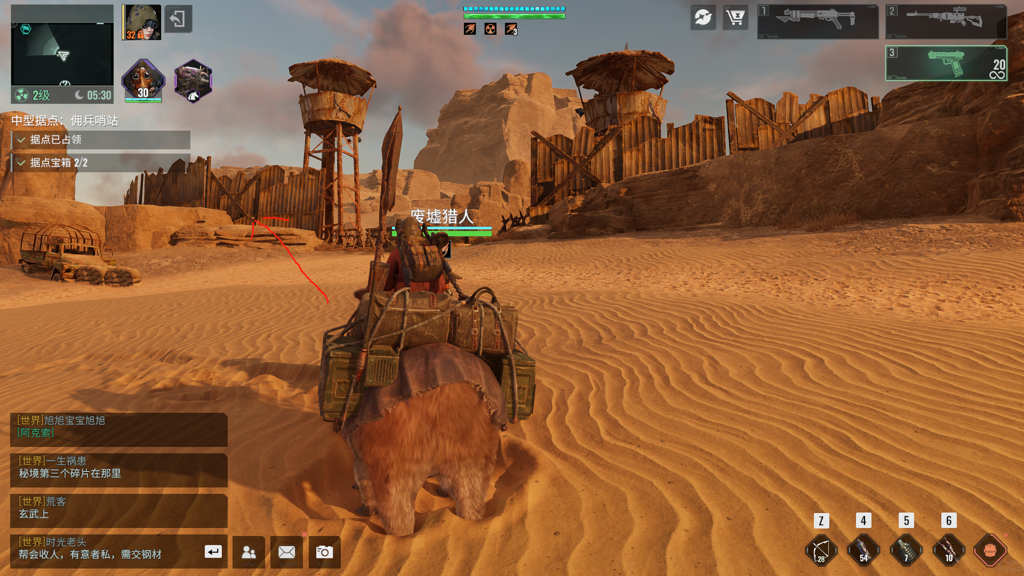1024x576 pixels.
Task: Equip the scoped rifle in slot 2
Action: click(945, 21)
